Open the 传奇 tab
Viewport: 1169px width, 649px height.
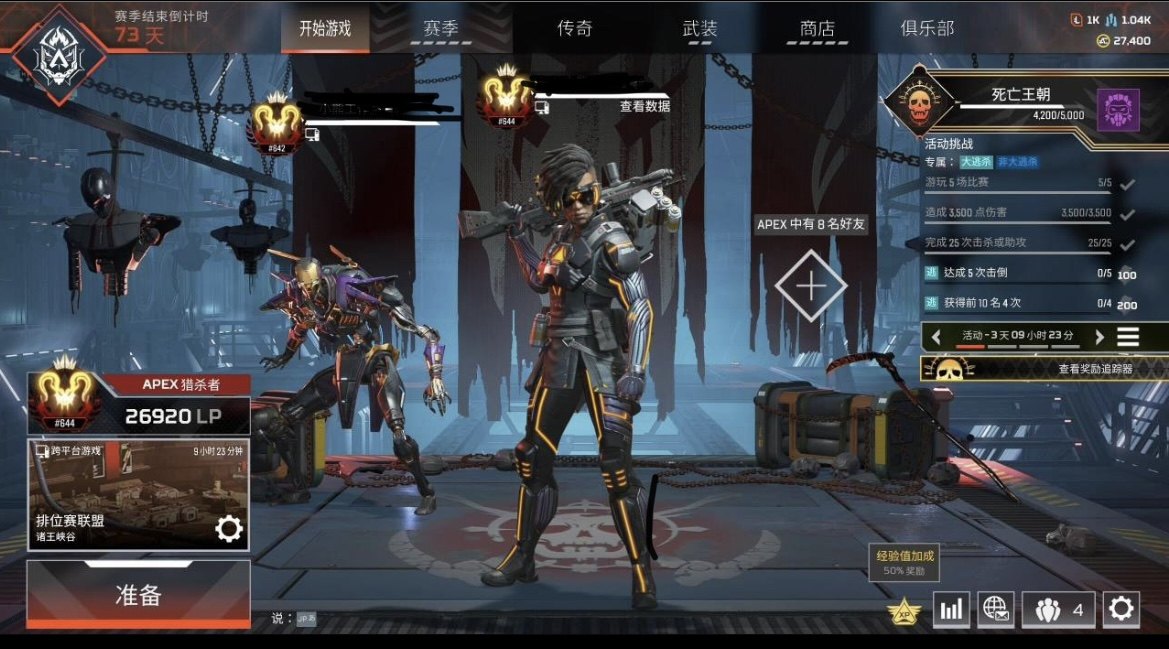tap(575, 29)
